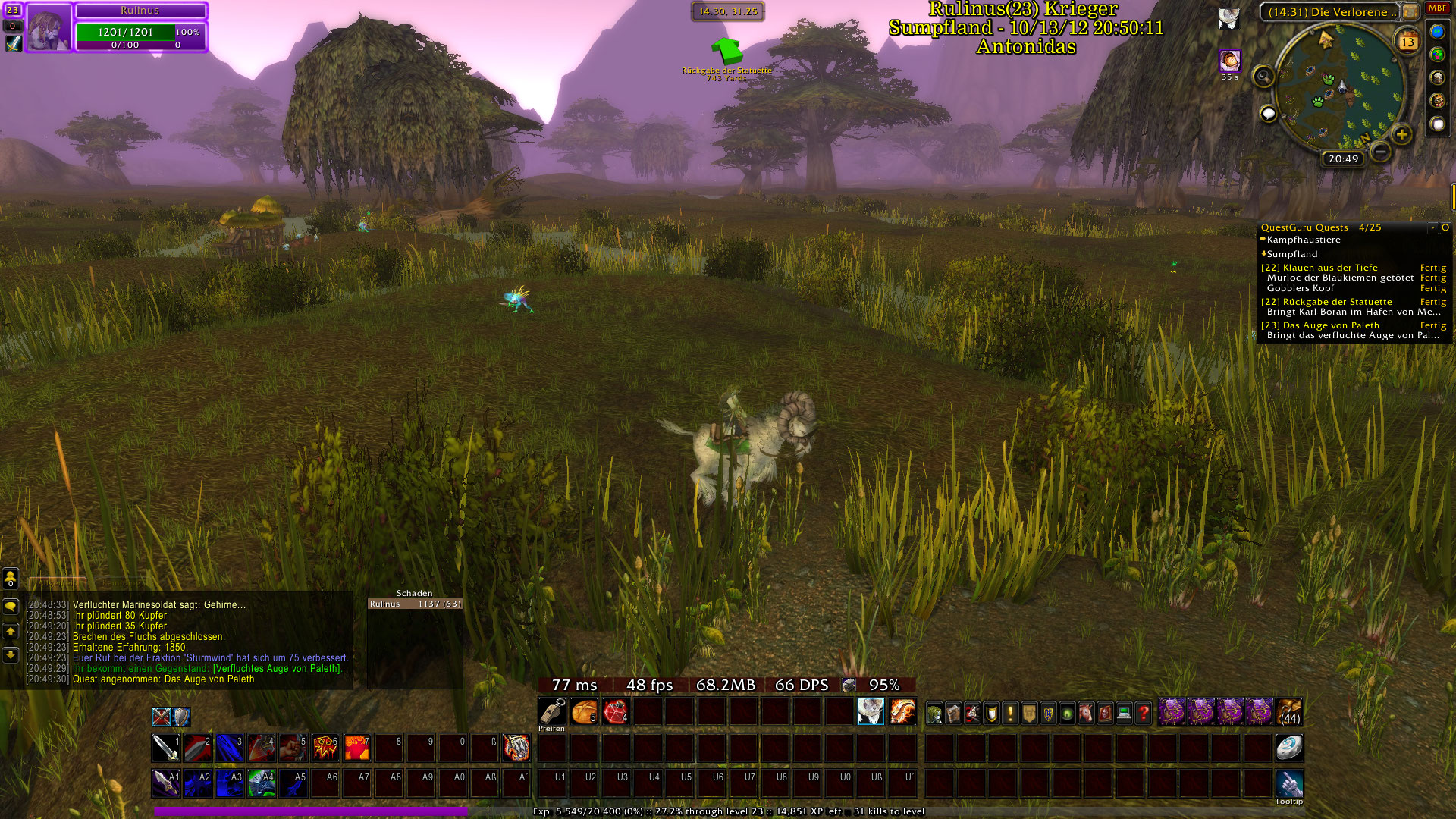Expand the Kampfhaustiere quest category
Image resolution: width=1456 pixels, height=819 pixels.
coord(1303,240)
